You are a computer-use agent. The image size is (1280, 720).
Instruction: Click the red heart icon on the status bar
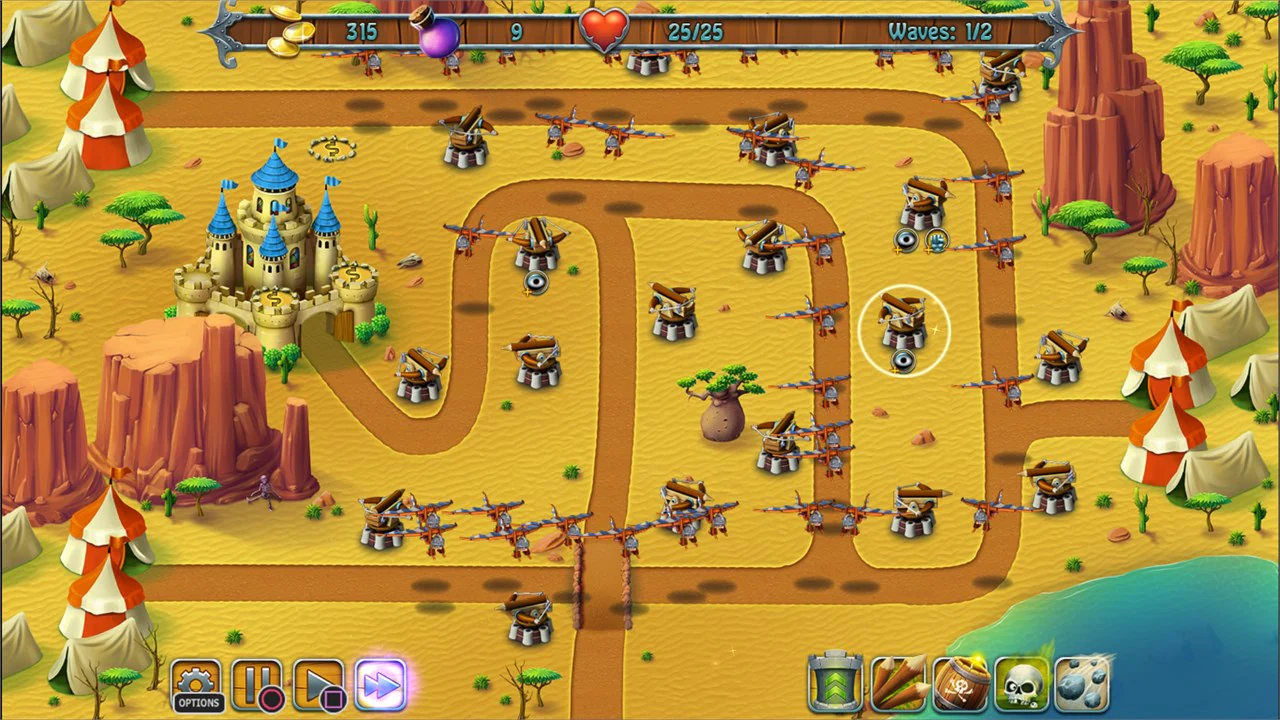point(602,28)
